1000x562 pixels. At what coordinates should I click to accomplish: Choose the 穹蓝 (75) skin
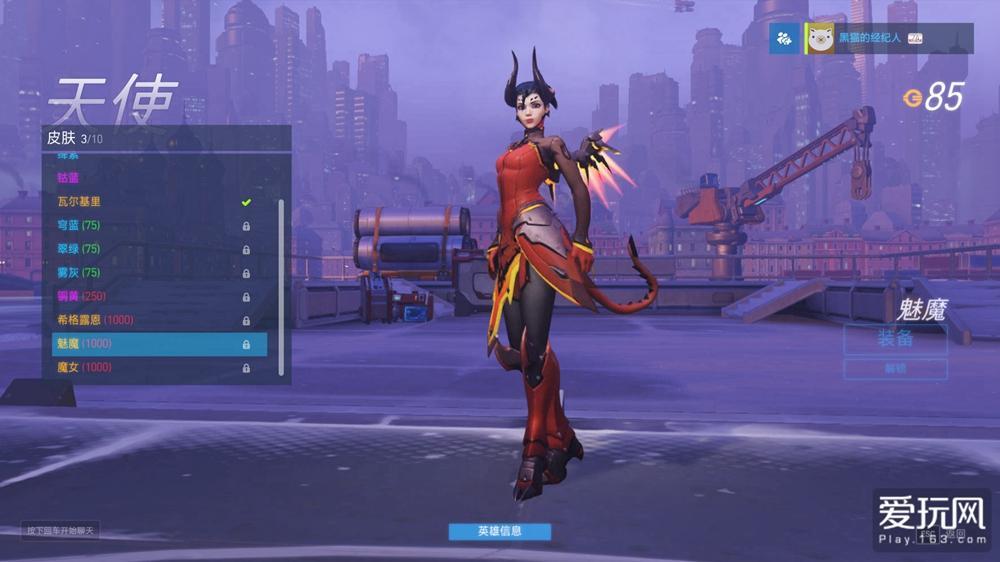pyautogui.click(x=150, y=226)
